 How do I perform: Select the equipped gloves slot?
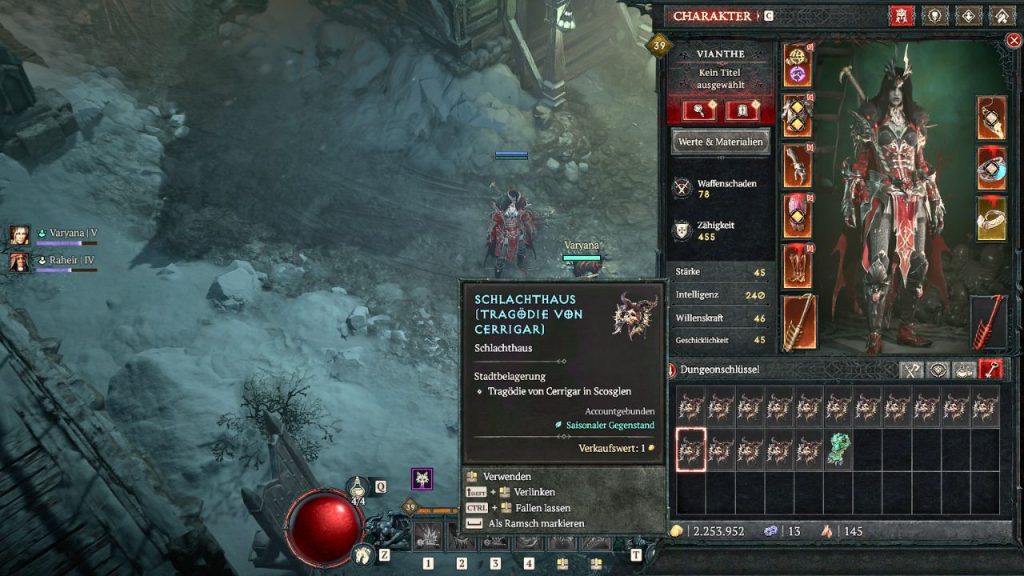(797, 166)
